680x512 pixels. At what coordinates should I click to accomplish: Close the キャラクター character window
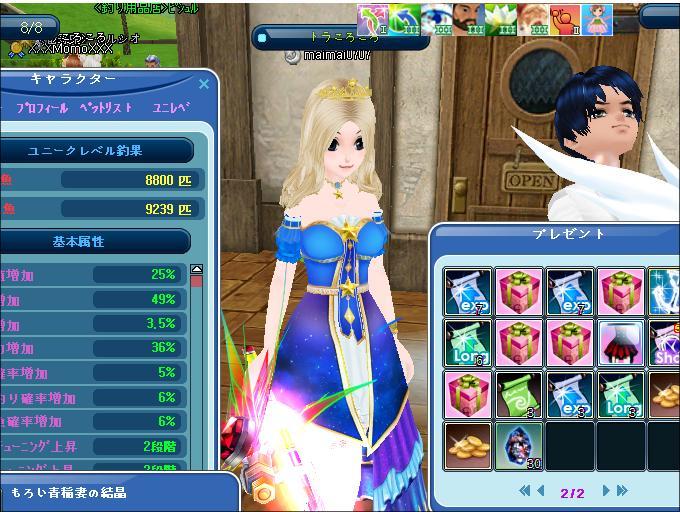point(204,85)
